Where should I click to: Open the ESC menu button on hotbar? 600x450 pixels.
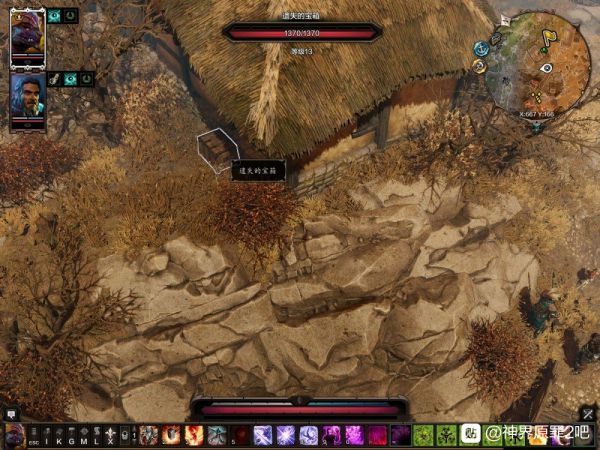[x=34, y=436]
